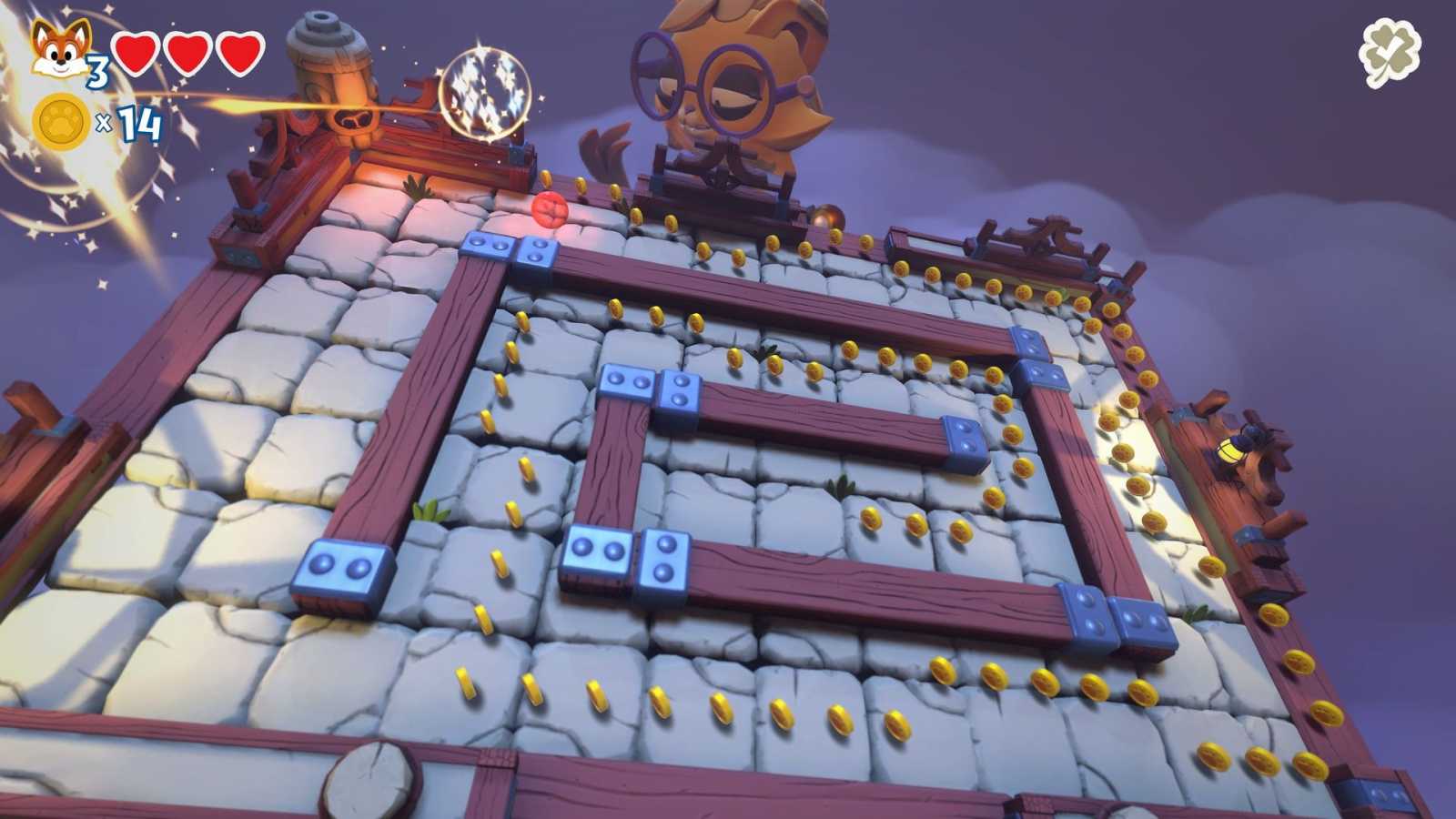
Task: Select the middle heart in the health bar
Action: pyautogui.click(x=186, y=53)
